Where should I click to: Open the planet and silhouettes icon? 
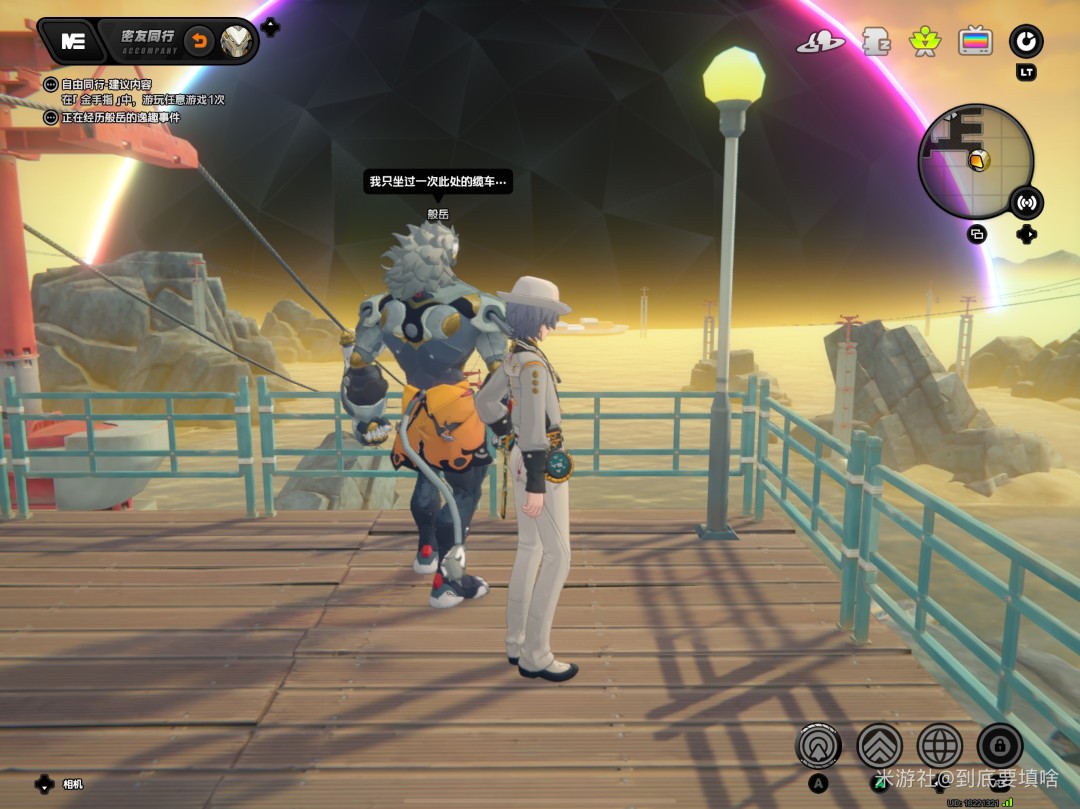coord(820,42)
